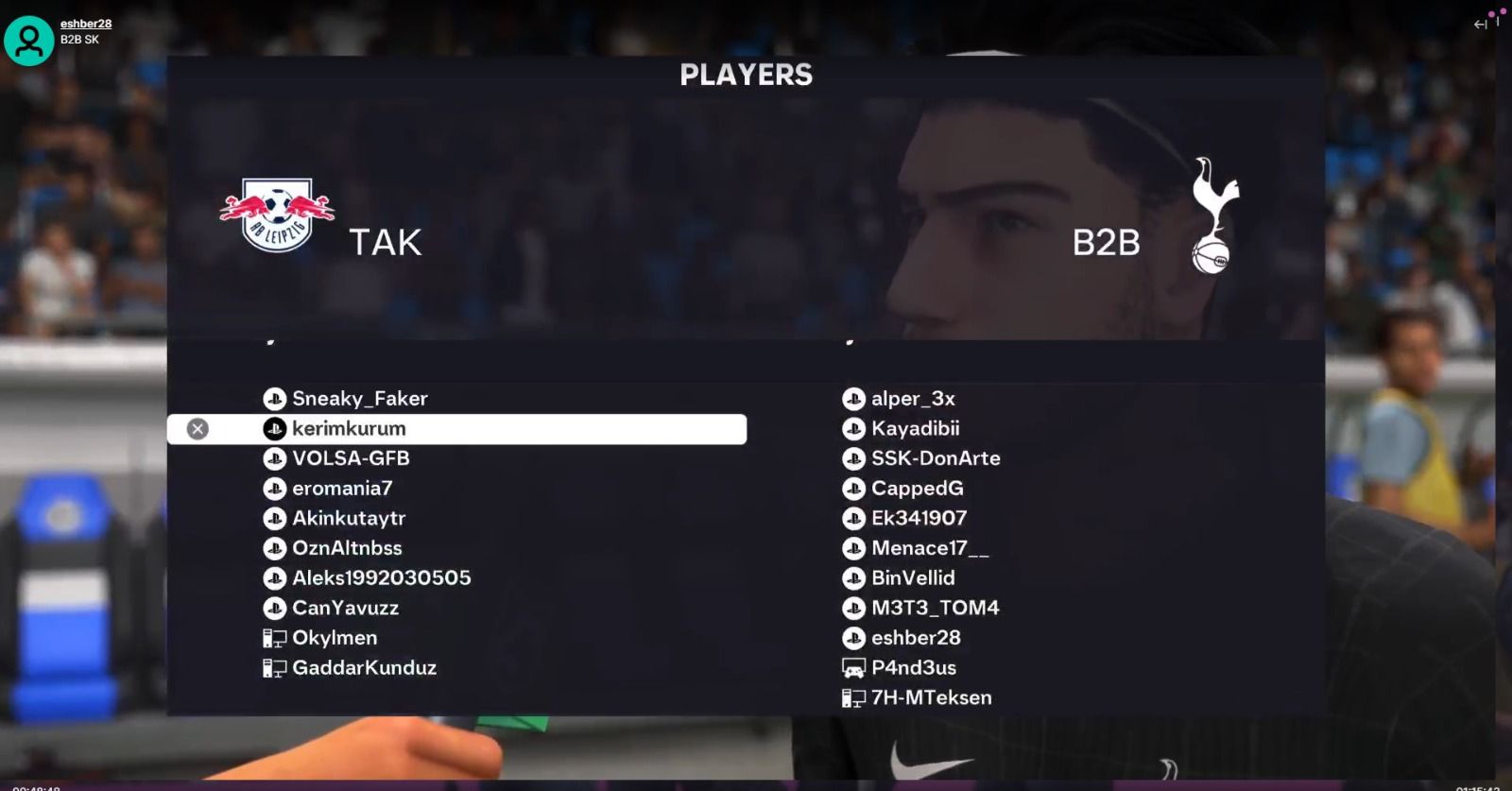Image resolution: width=1512 pixels, height=791 pixels.
Task: Pick SSK-DonArte in the B2B list
Action: pyautogui.click(x=935, y=458)
